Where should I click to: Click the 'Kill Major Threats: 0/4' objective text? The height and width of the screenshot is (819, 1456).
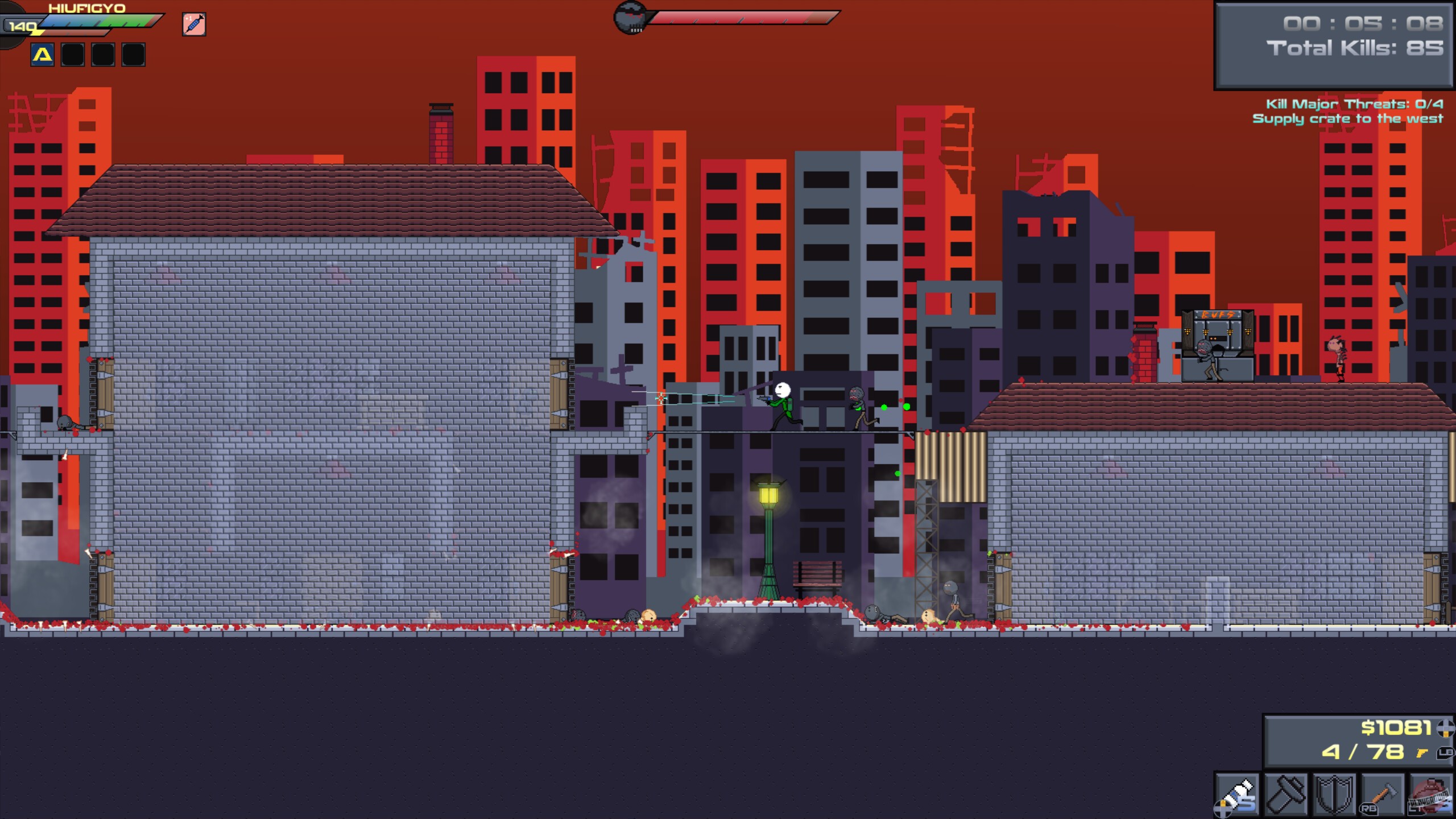1354,105
